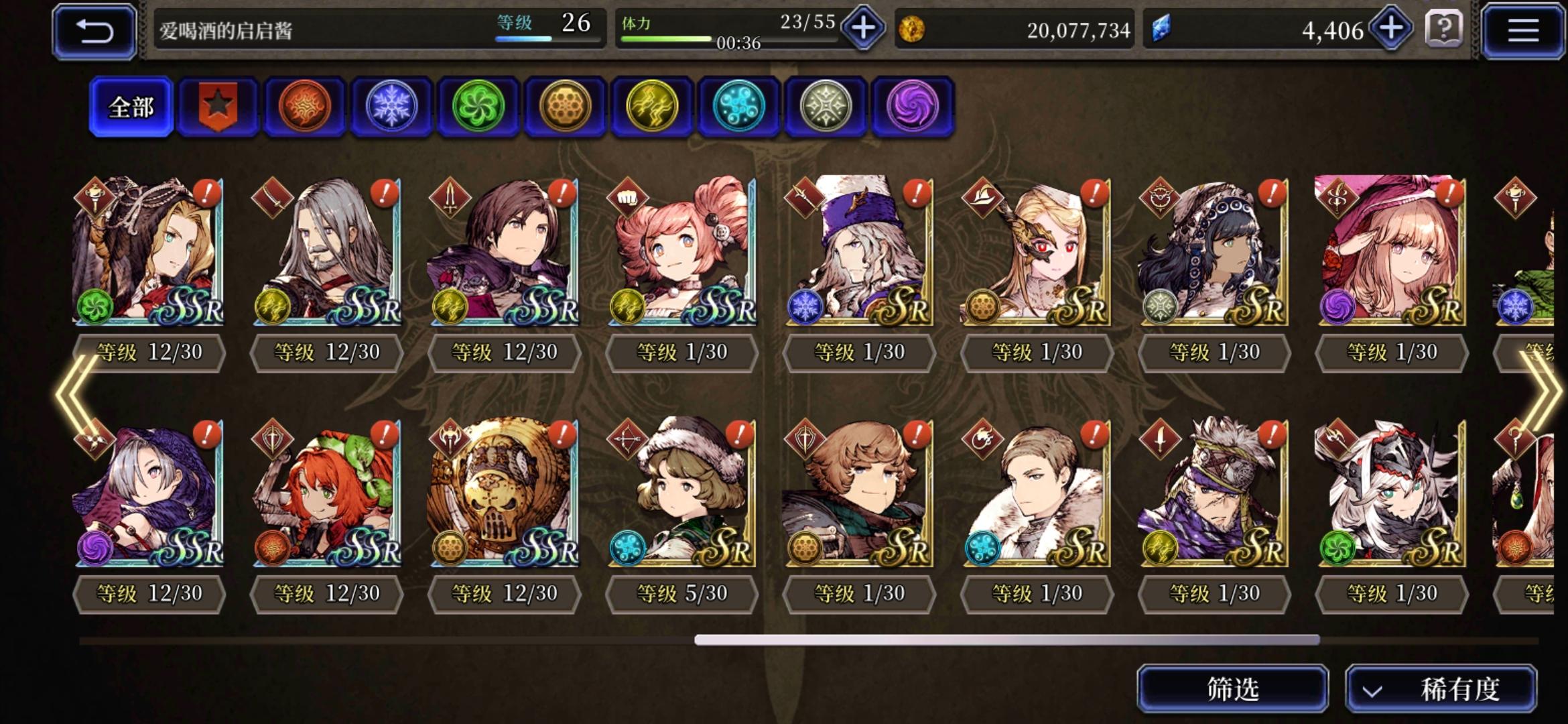1568x724 pixels.
Task: Click the plus button beside the stamina bar
Action: 863,29
